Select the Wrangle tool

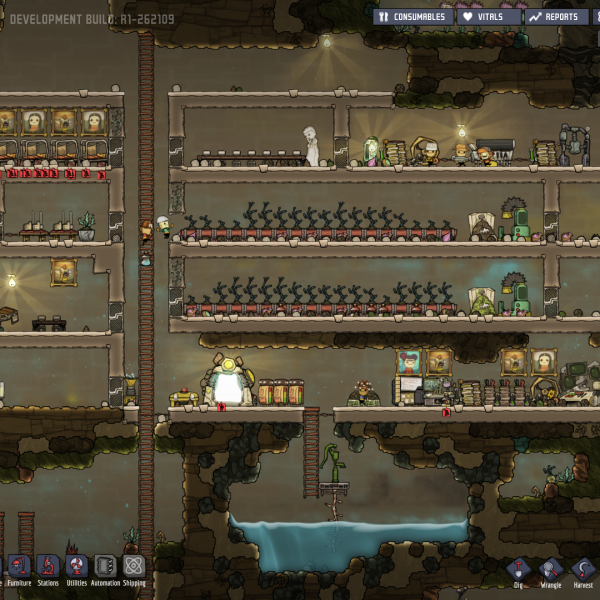coord(550,571)
